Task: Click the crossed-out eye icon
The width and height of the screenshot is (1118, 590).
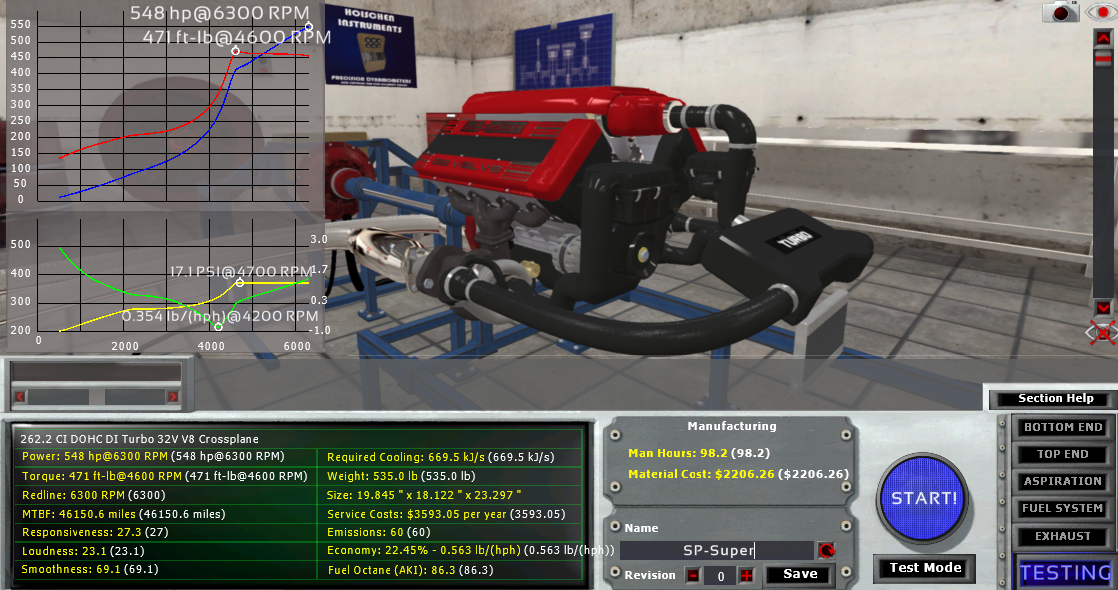Action: 1102,333
